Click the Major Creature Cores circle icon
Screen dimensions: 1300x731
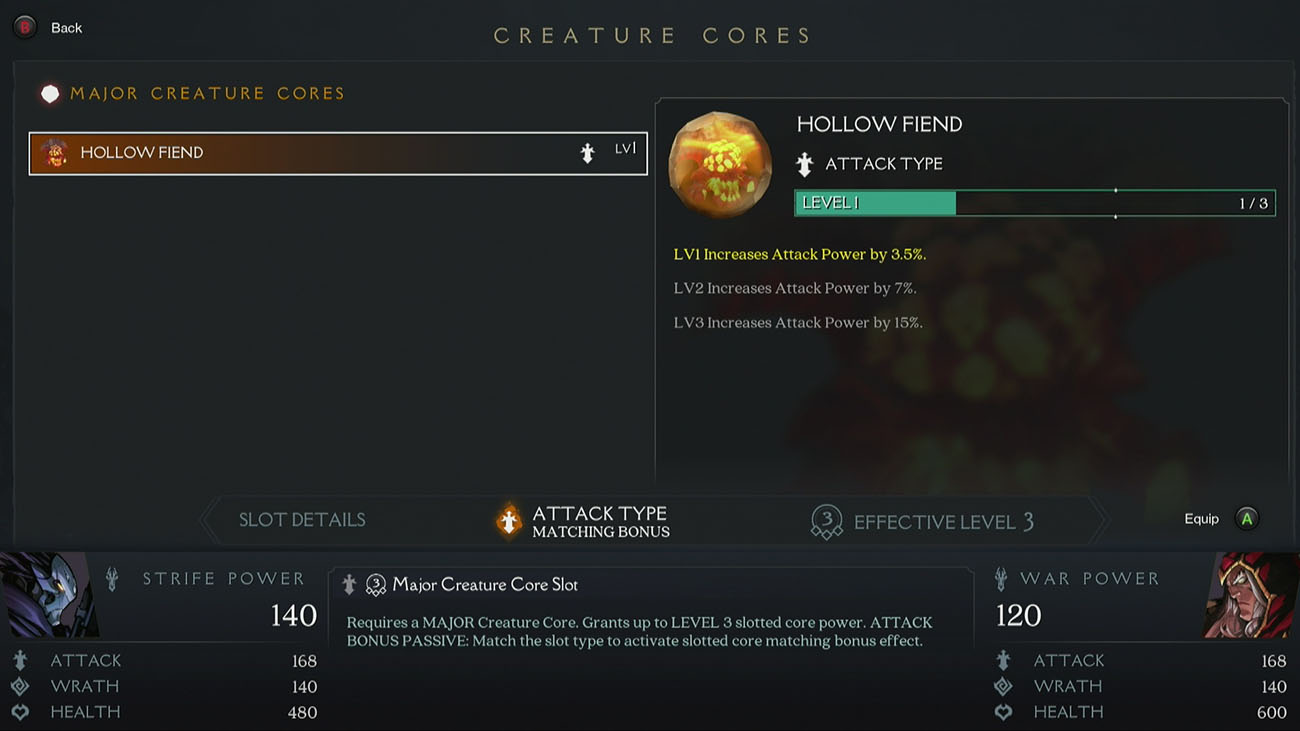[50, 92]
